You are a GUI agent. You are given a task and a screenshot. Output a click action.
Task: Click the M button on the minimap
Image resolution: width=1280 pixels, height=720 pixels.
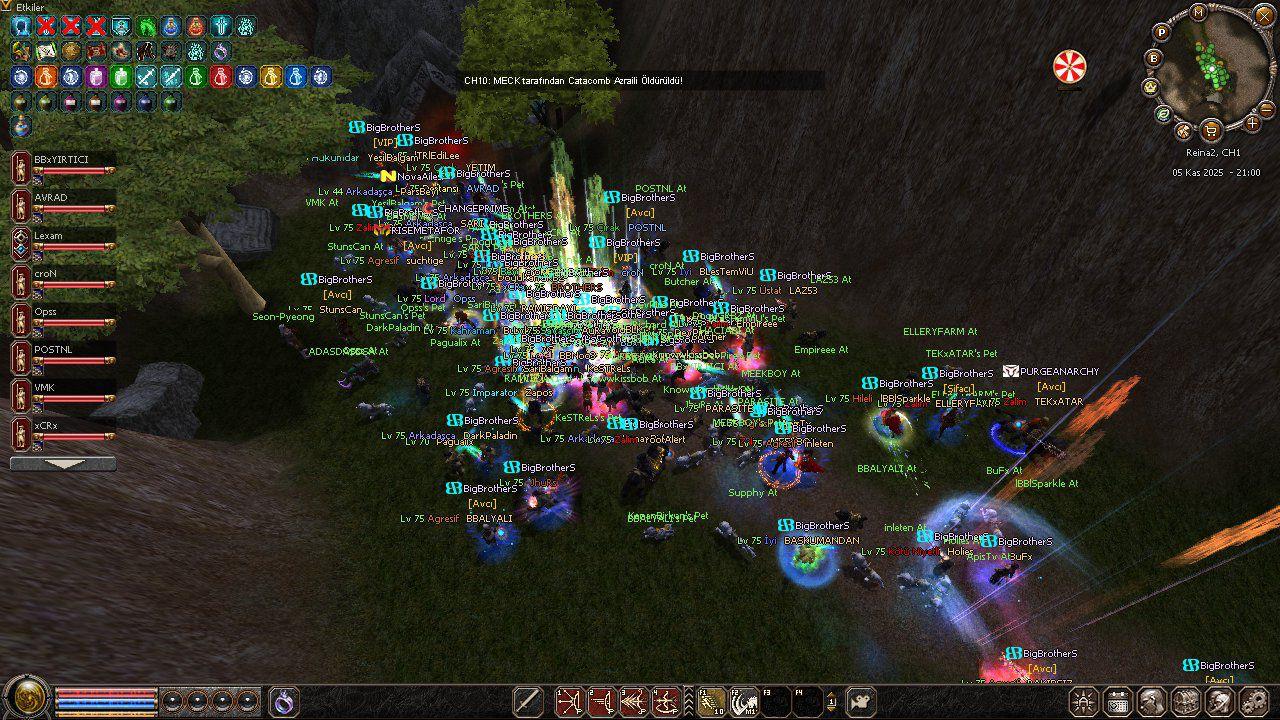(1198, 12)
